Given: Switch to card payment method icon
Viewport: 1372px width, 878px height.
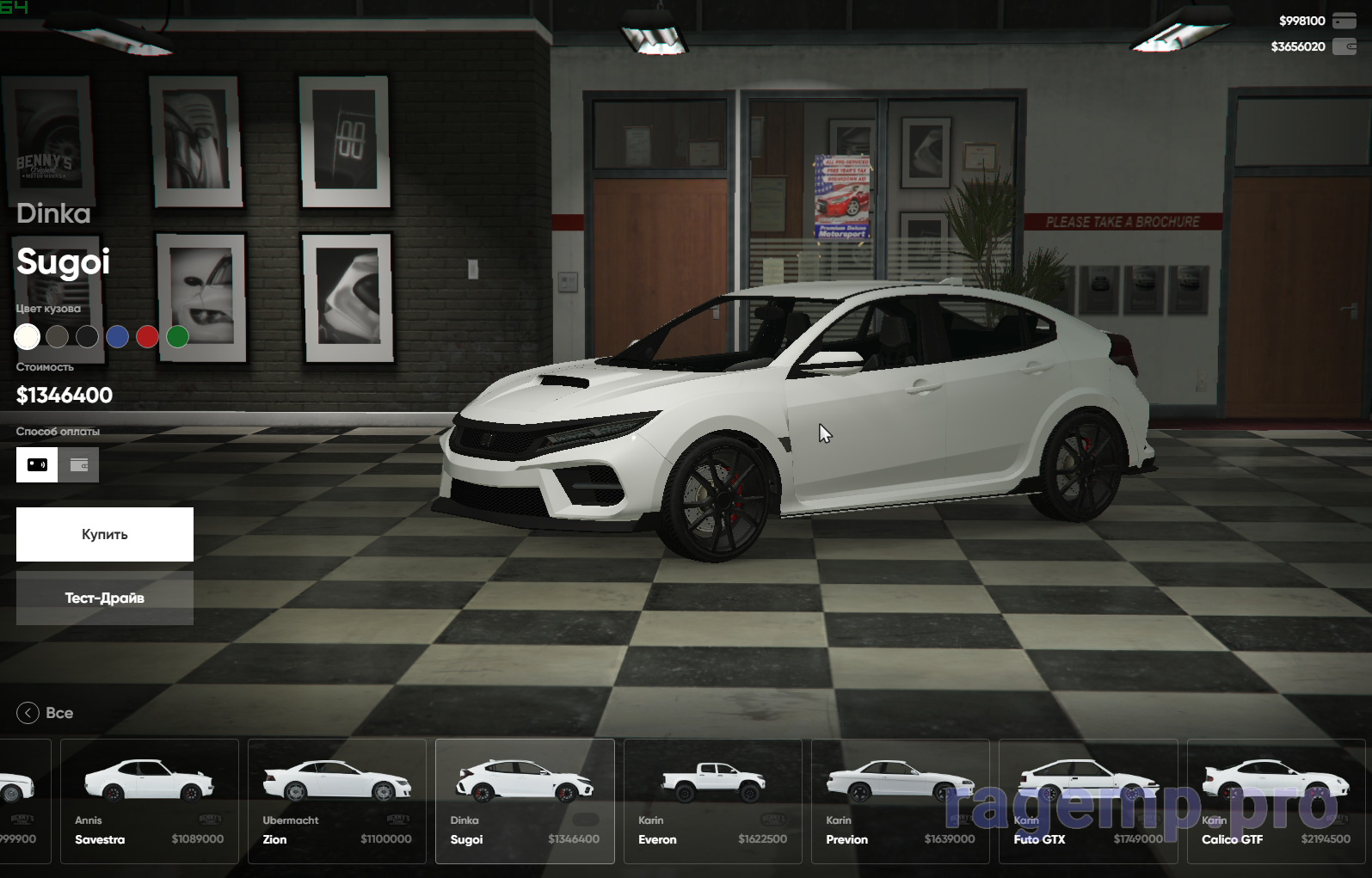Looking at the screenshot, I should click(x=79, y=464).
